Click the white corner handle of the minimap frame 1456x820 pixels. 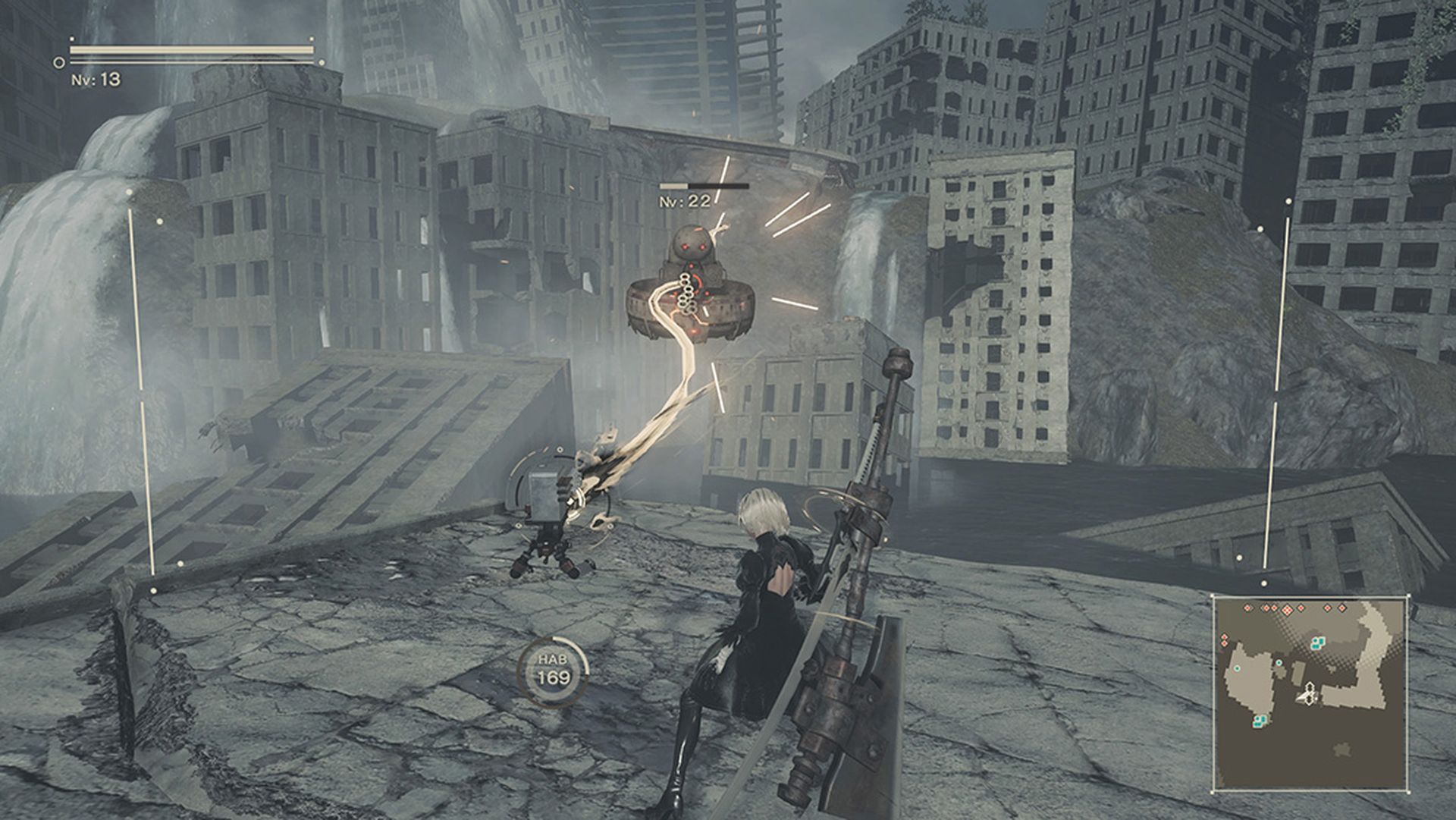[1410, 595]
